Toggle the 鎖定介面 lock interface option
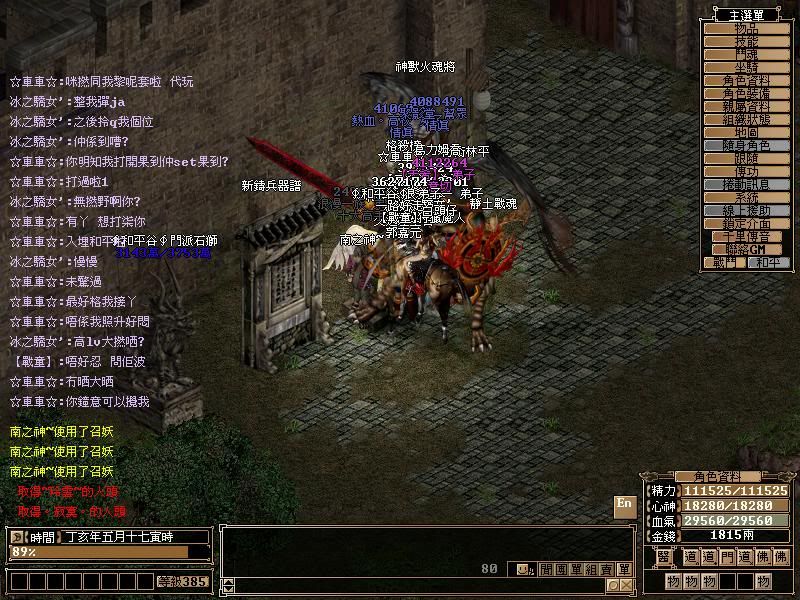Image resolution: width=800 pixels, height=600 pixels. coord(746,224)
